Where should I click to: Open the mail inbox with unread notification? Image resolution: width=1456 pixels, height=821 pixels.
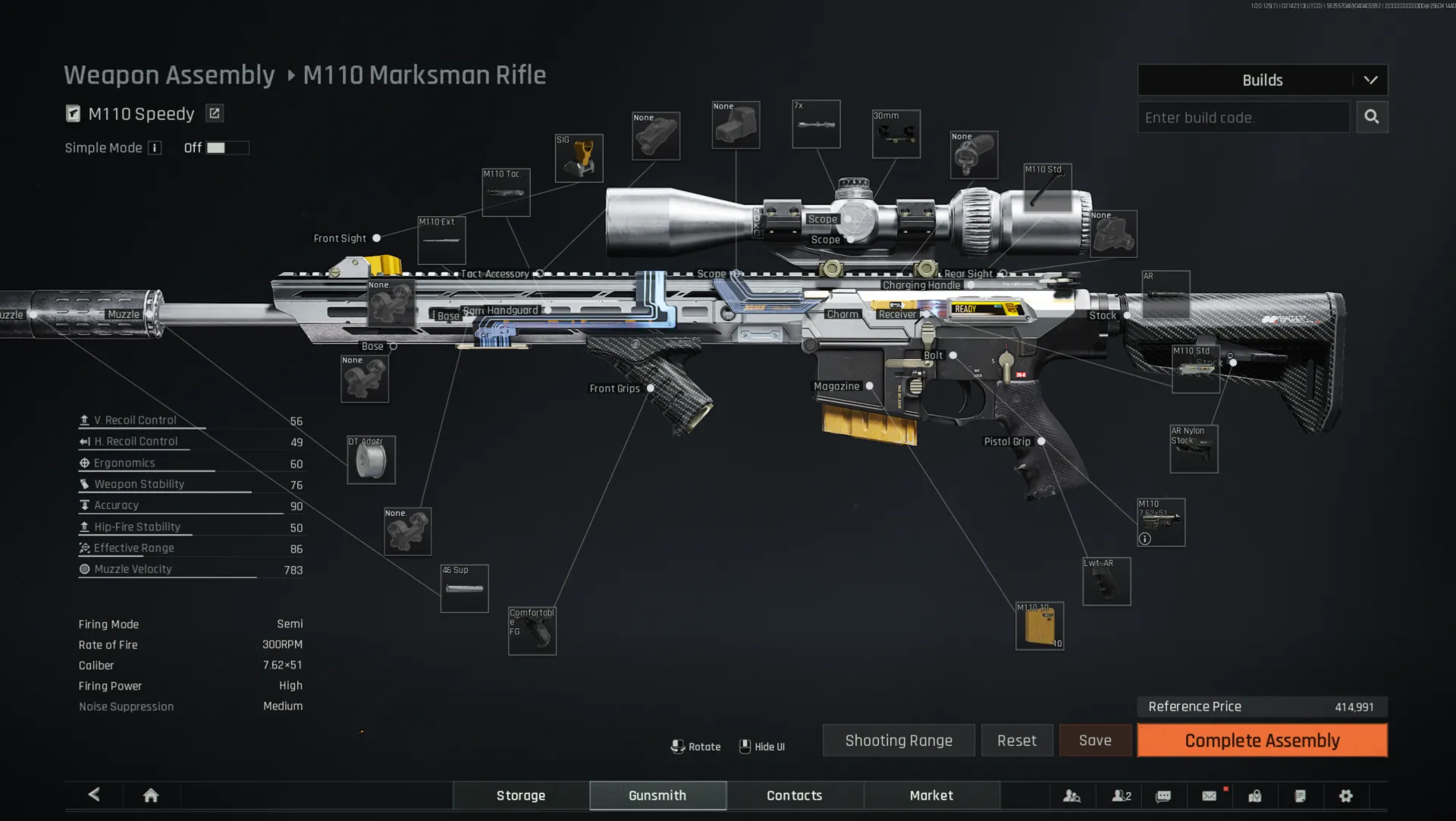coord(1209,796)
